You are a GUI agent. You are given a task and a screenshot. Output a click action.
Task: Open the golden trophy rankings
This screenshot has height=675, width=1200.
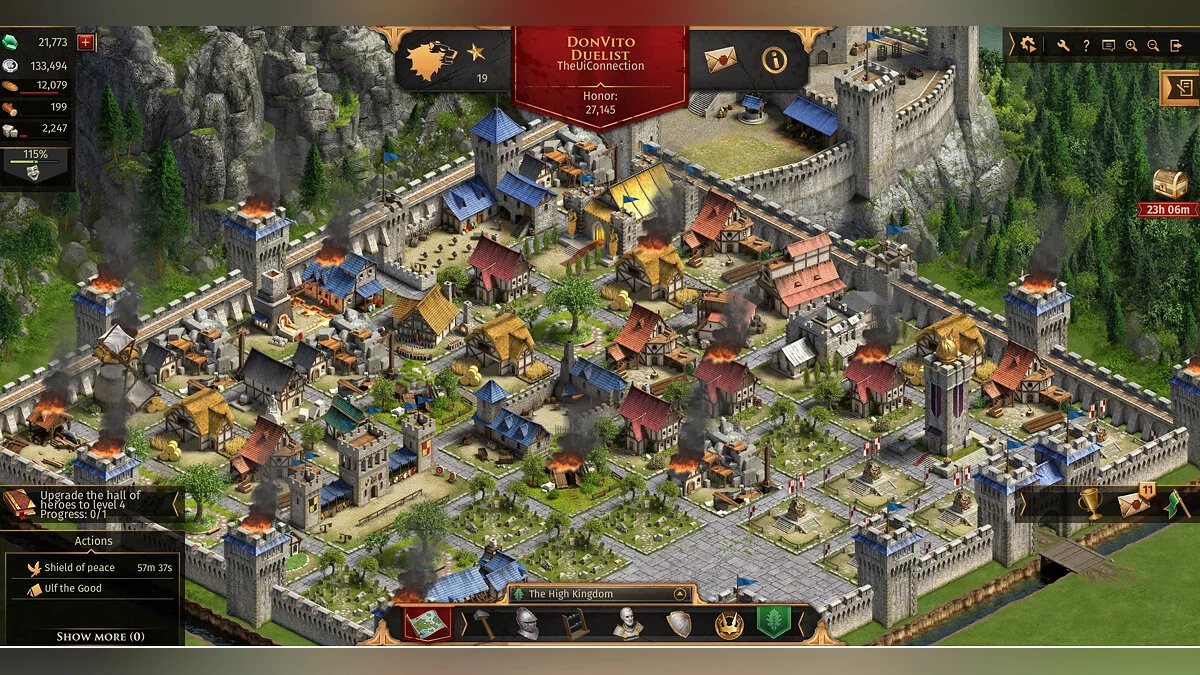pos(1090,503)
